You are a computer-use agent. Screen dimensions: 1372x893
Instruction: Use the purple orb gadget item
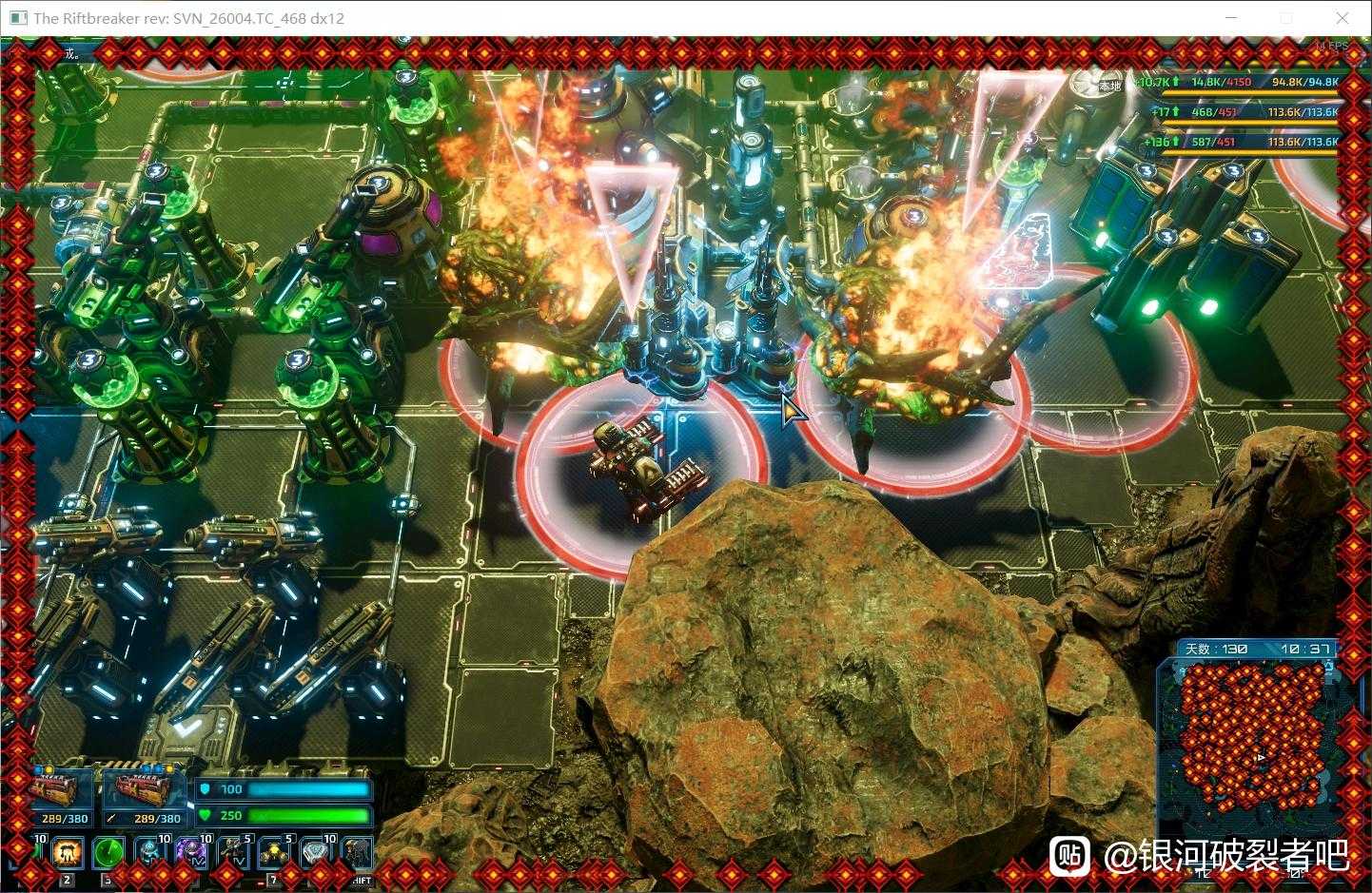[x=191, y=853]
